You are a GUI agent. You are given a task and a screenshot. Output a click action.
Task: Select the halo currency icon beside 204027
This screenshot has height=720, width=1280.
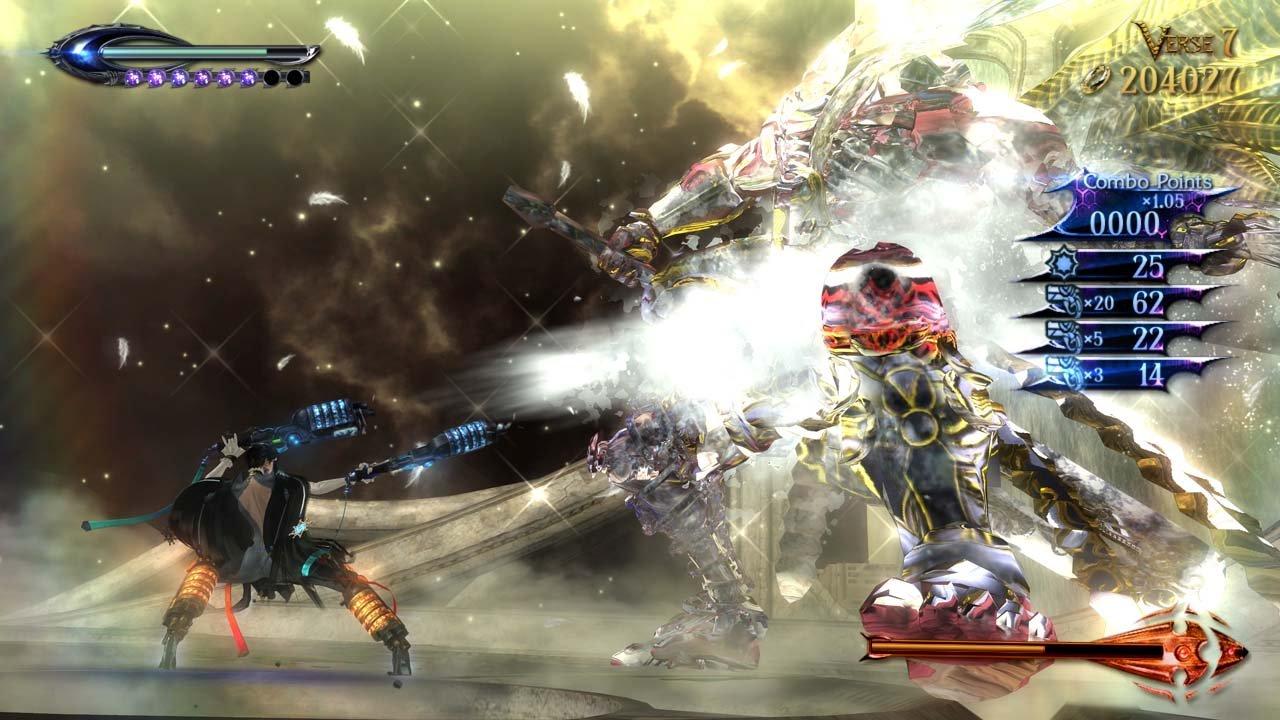point(1096,76)
